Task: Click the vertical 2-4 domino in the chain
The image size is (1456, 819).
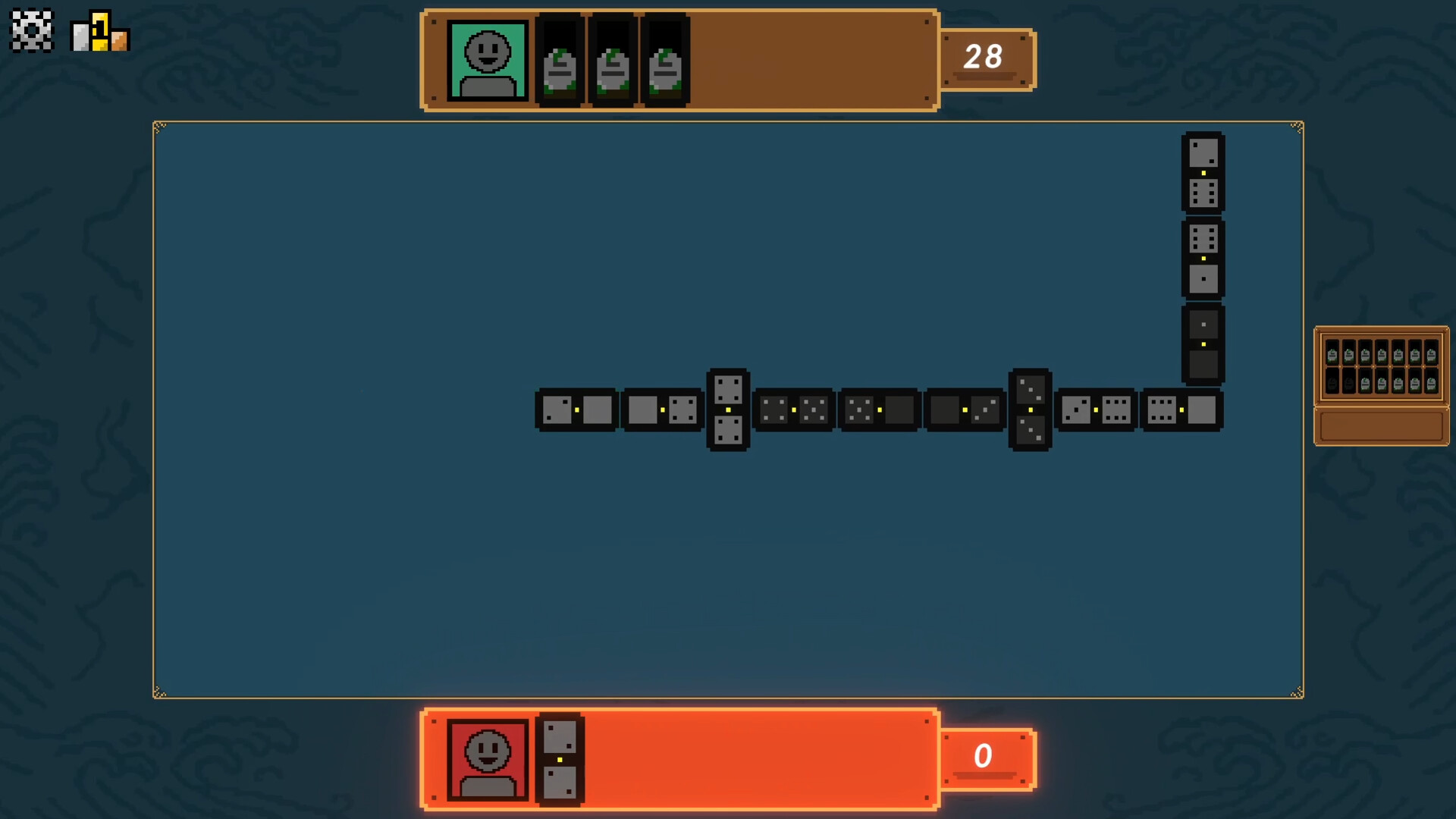Action: [x=728, y=409]
